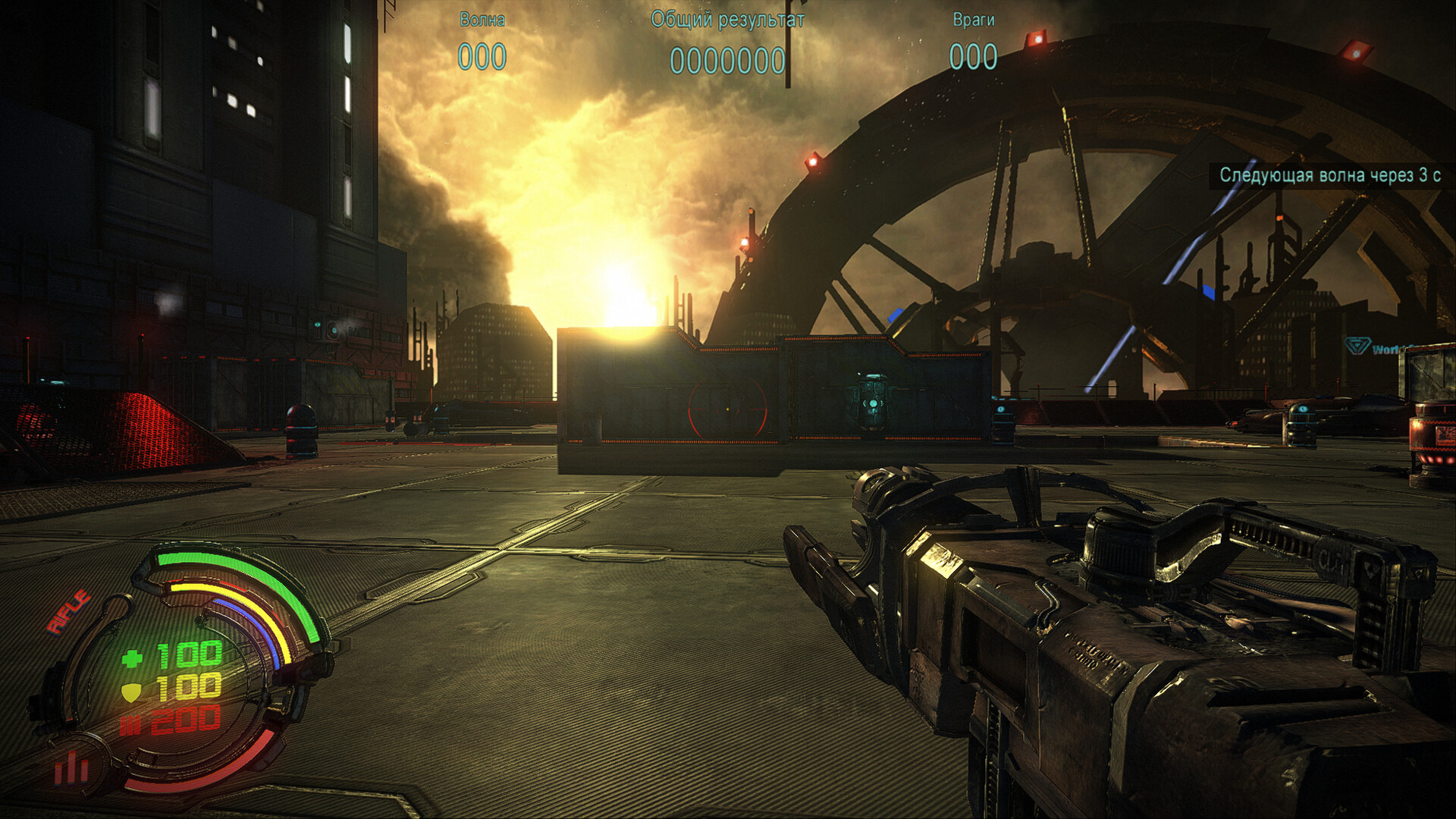Viewport: 1456px width, 819px height.
Task: Select the RIFLE weapon mode label
Action: tap(69, 611)
